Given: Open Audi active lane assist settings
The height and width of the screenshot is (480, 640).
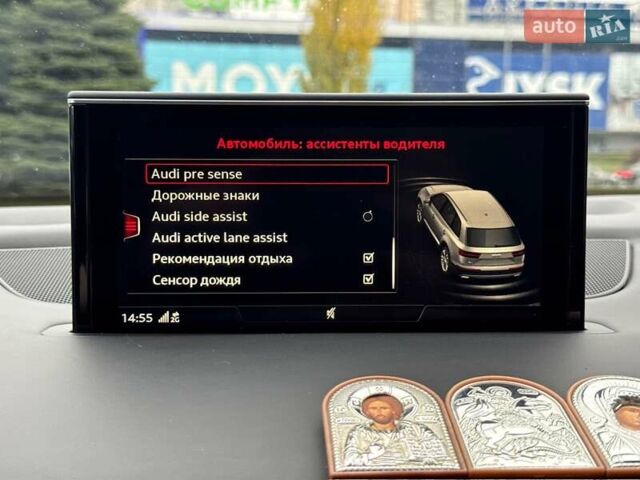Looking at the screenshot, I should pyautogui.click(x=219, y=237).
